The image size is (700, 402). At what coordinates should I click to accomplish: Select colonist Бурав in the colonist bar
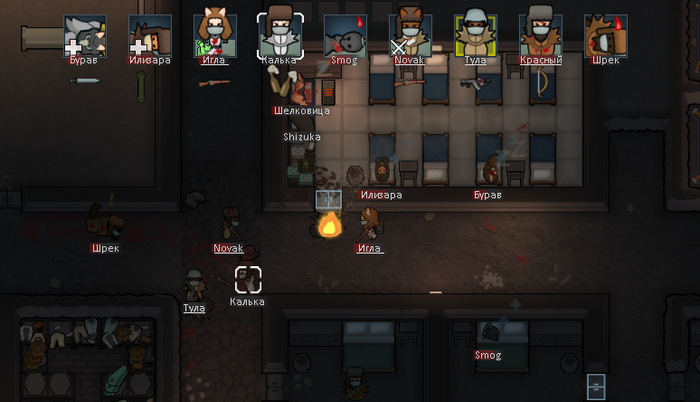[85, 35]
